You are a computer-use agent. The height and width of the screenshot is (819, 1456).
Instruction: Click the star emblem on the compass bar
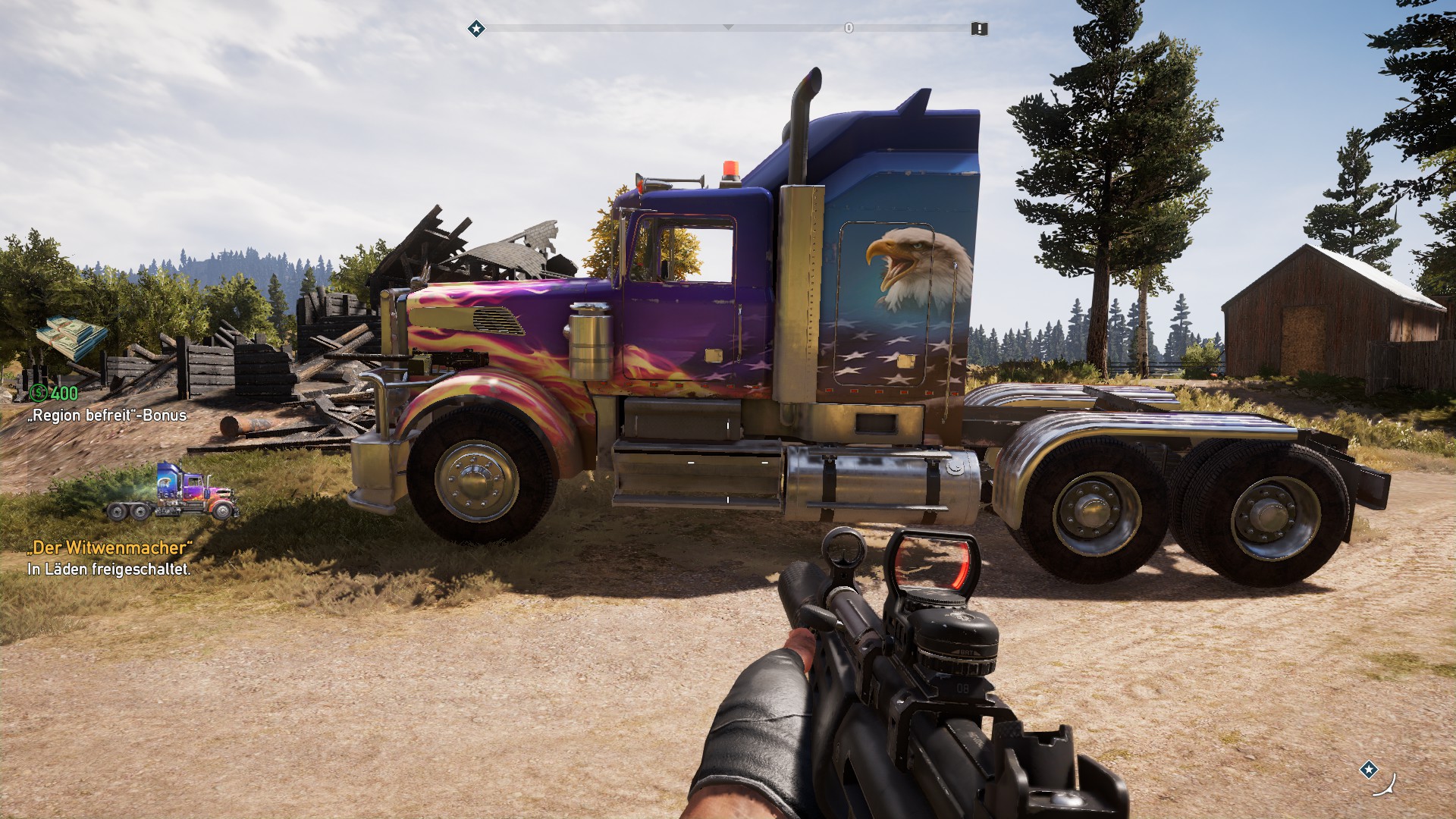click(x=476, y=29)
